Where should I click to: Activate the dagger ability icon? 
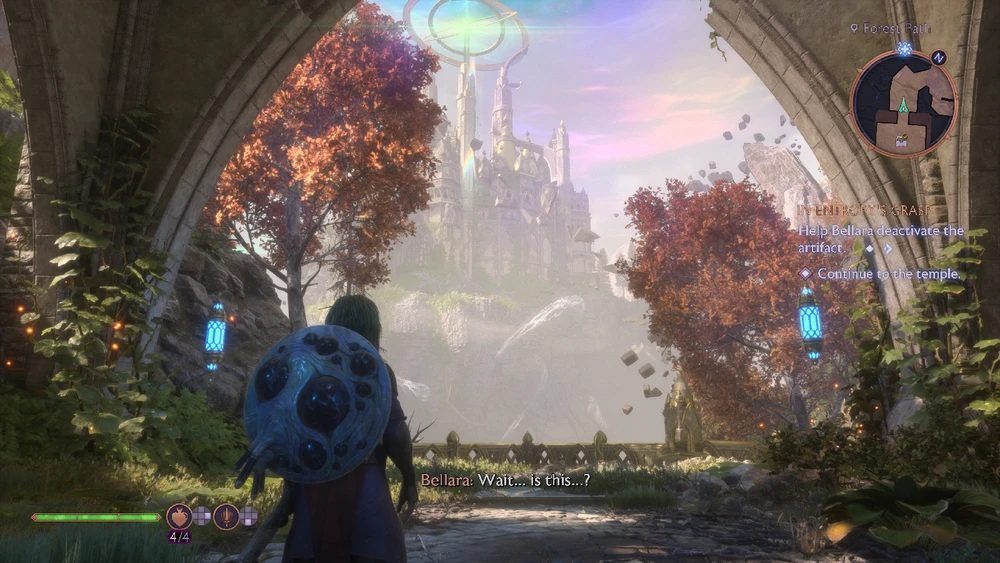click(x=225, y=516)
